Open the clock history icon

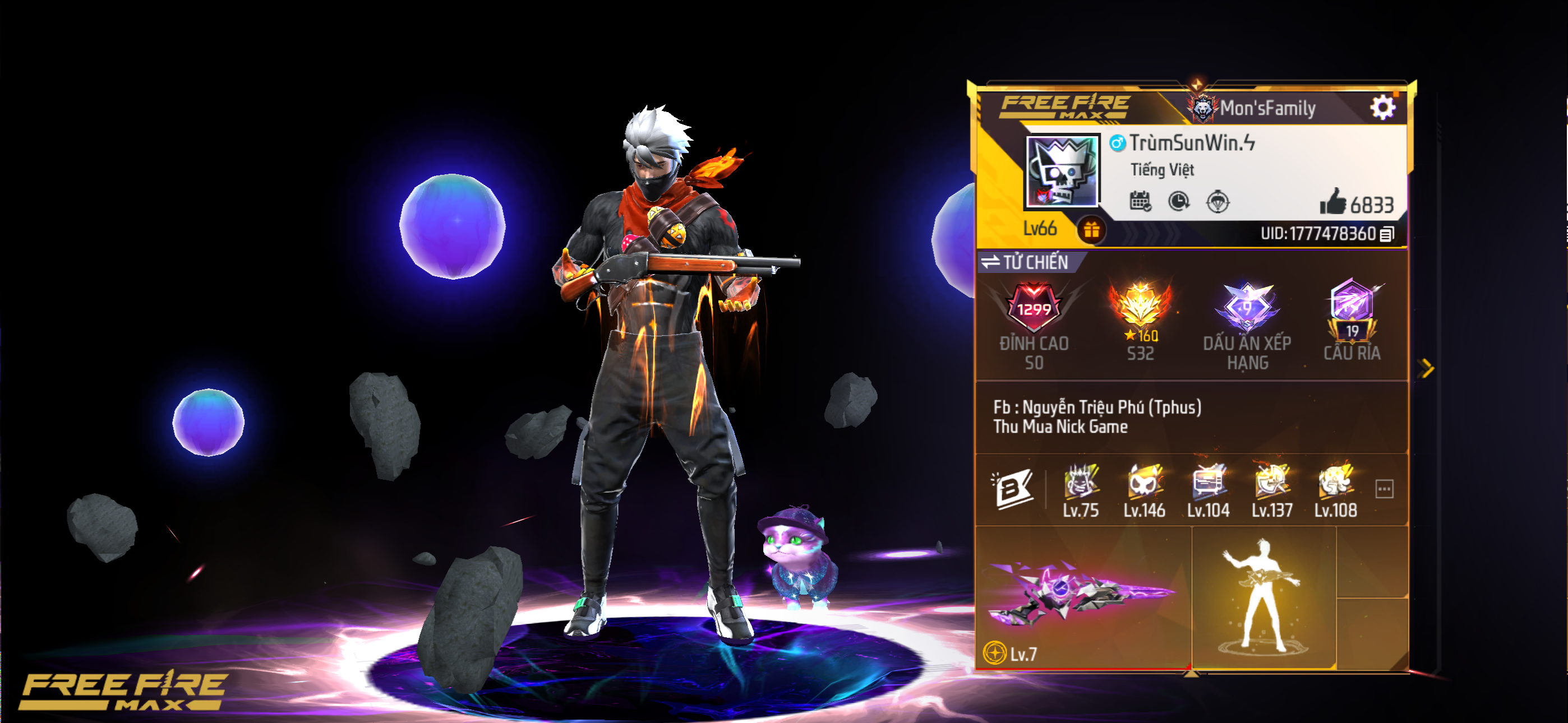click(x=1178, y=201)
